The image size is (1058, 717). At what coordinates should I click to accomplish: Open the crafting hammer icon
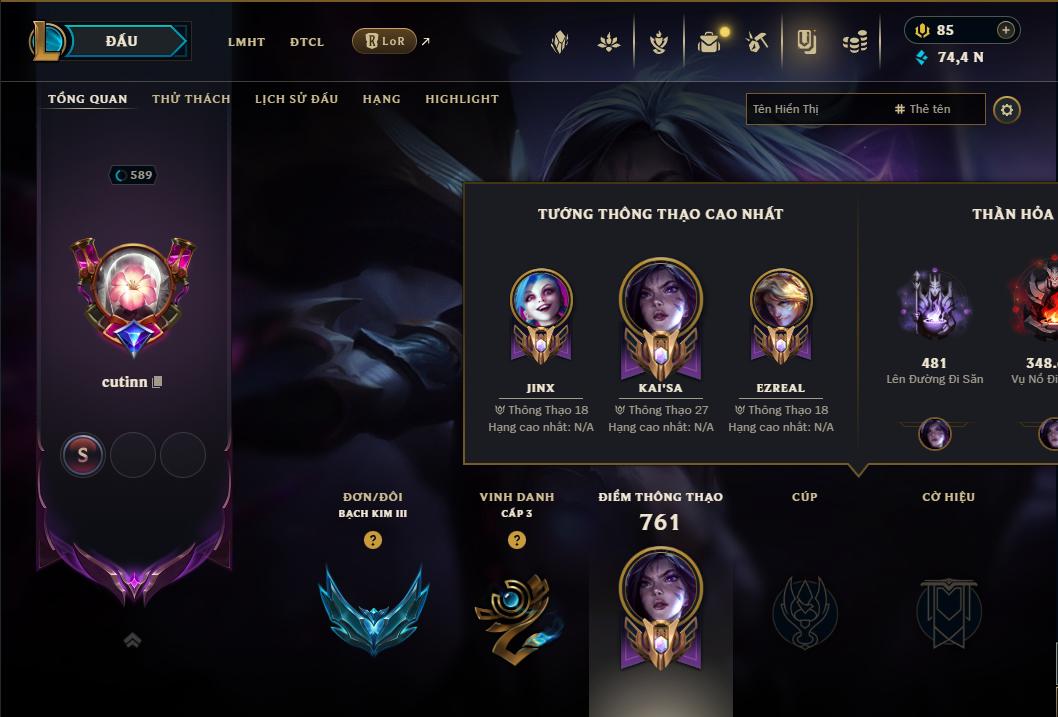point(757,42)
